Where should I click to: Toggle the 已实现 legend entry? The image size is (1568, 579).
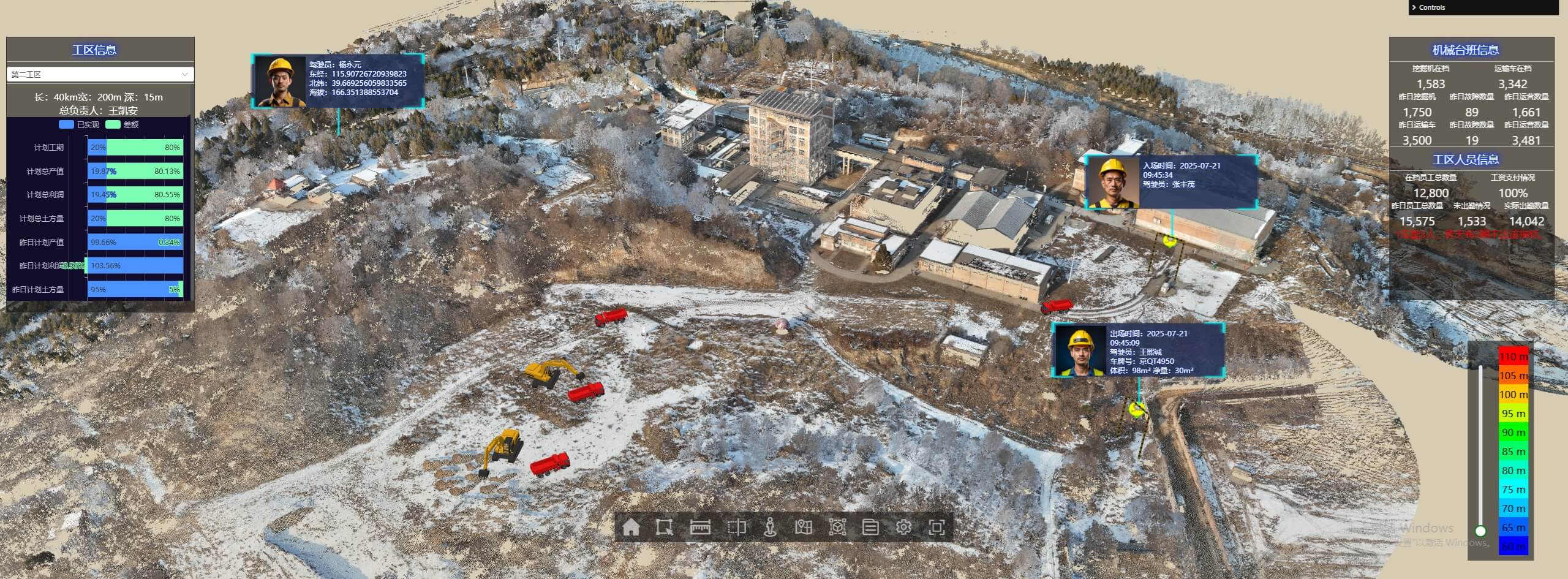pyautogui.click(x=79, y=124)
